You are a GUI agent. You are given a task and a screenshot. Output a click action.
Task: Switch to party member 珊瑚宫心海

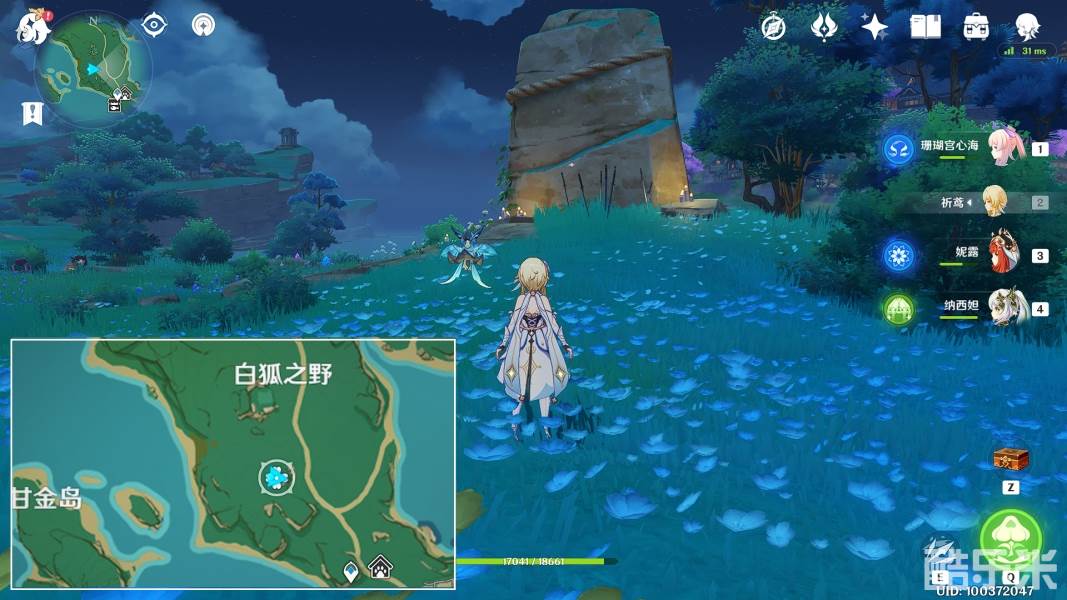click(x=1005, y=148)
